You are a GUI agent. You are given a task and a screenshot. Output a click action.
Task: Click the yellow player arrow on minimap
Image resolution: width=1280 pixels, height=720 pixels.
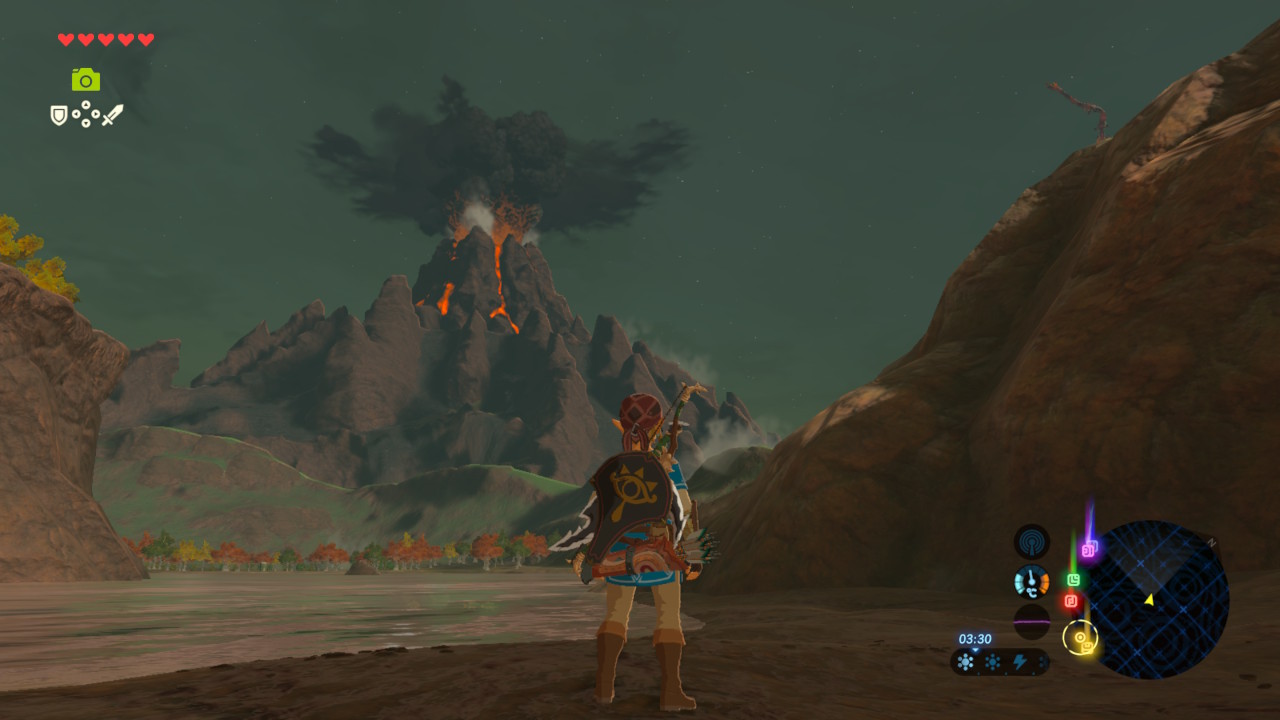pyautogui.click(x=1149, y=599)
